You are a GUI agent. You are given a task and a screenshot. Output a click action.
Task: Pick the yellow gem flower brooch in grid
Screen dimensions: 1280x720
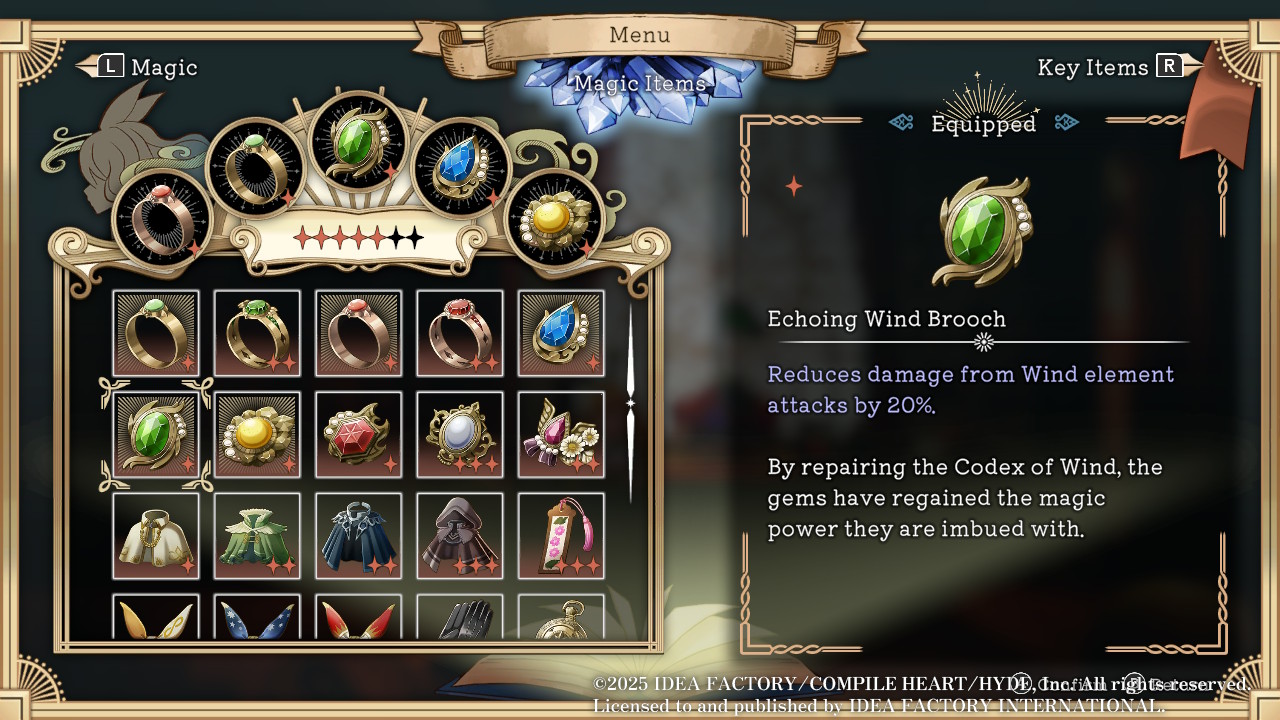[x=257, y=435]
